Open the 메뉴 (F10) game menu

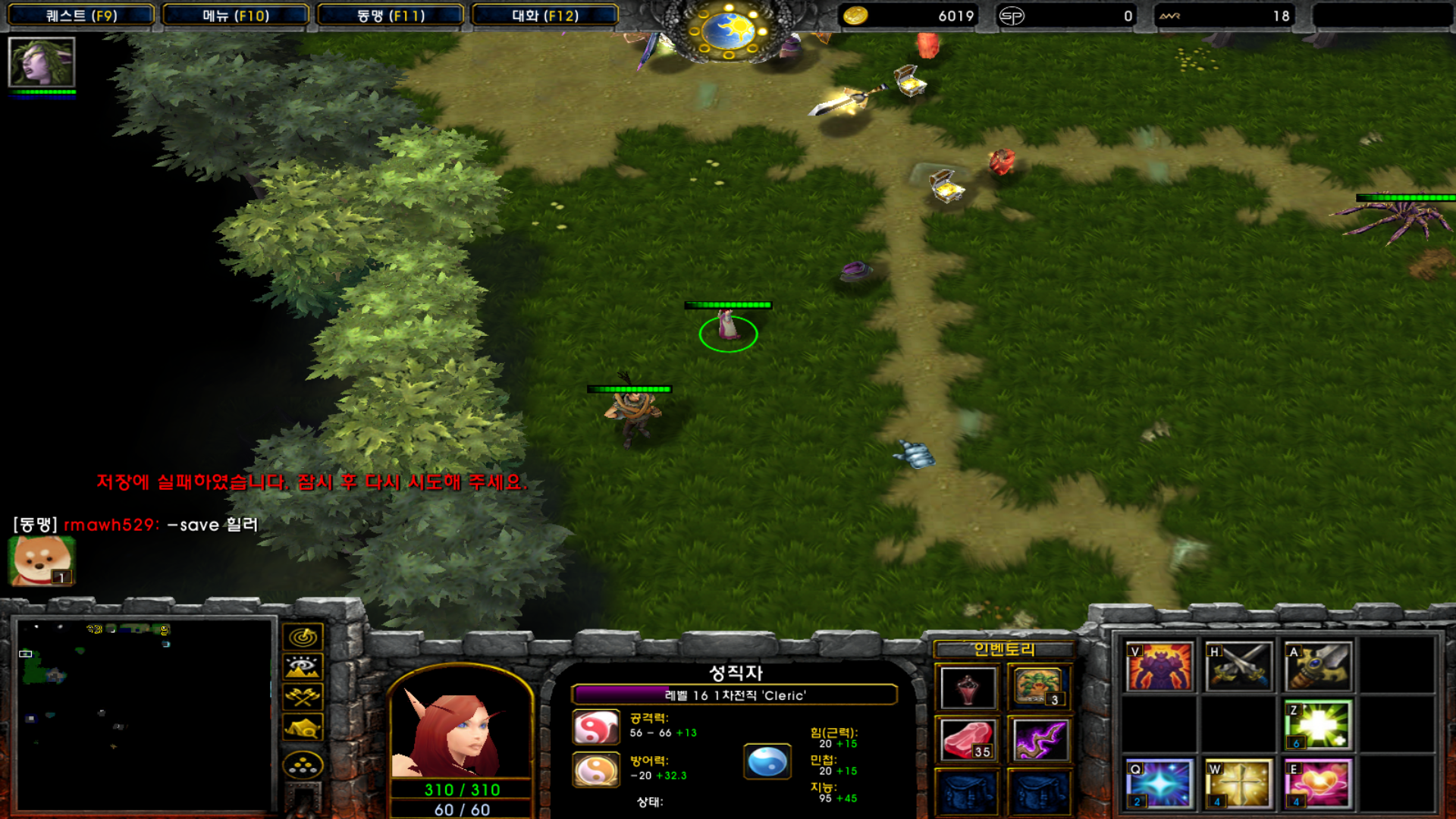coord(236,15)
